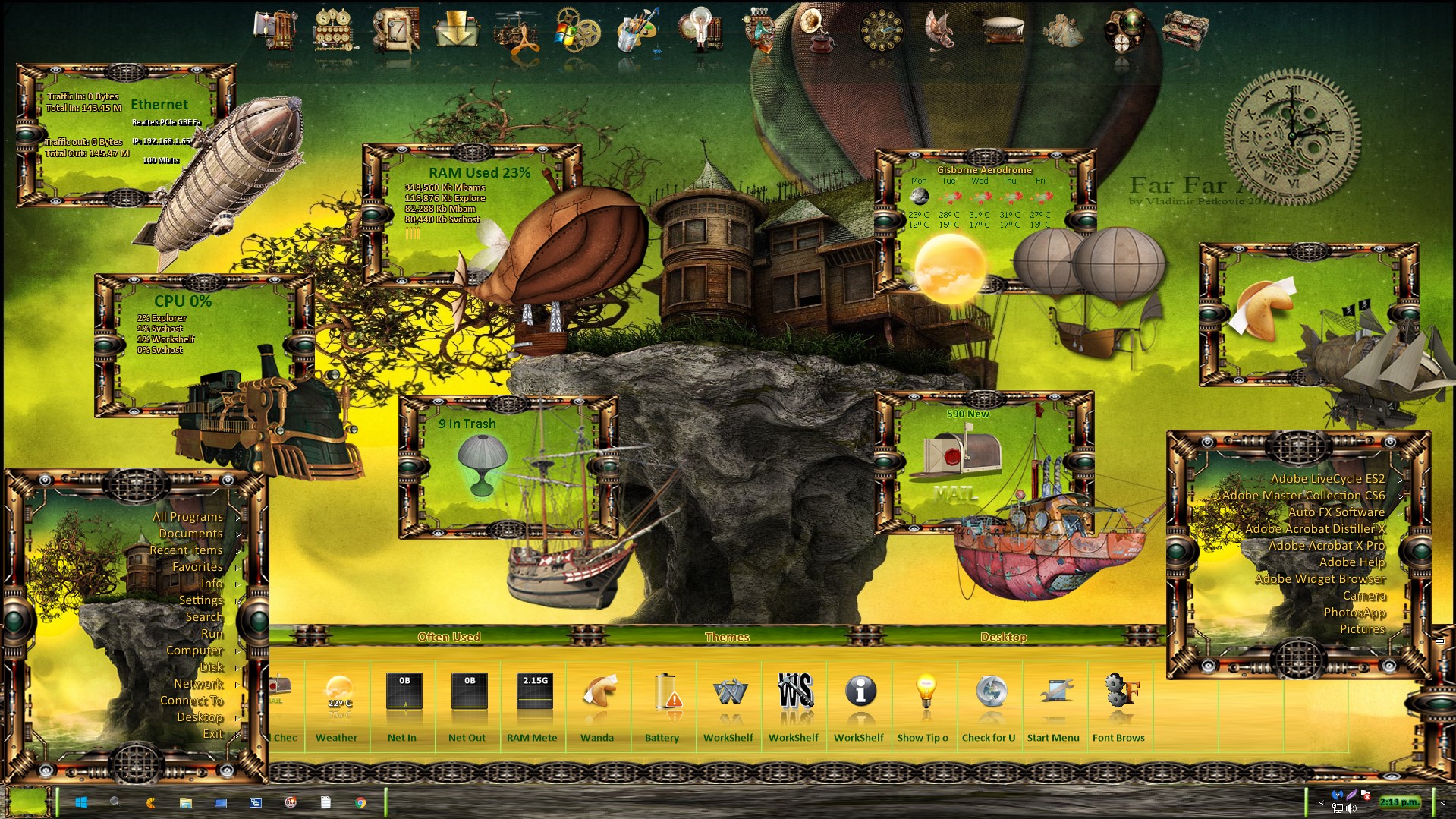Image resolution: width=1456 pixels, height=819 pixels.
Task: Click the Battery shelf icon
Action: click(663, 695)
